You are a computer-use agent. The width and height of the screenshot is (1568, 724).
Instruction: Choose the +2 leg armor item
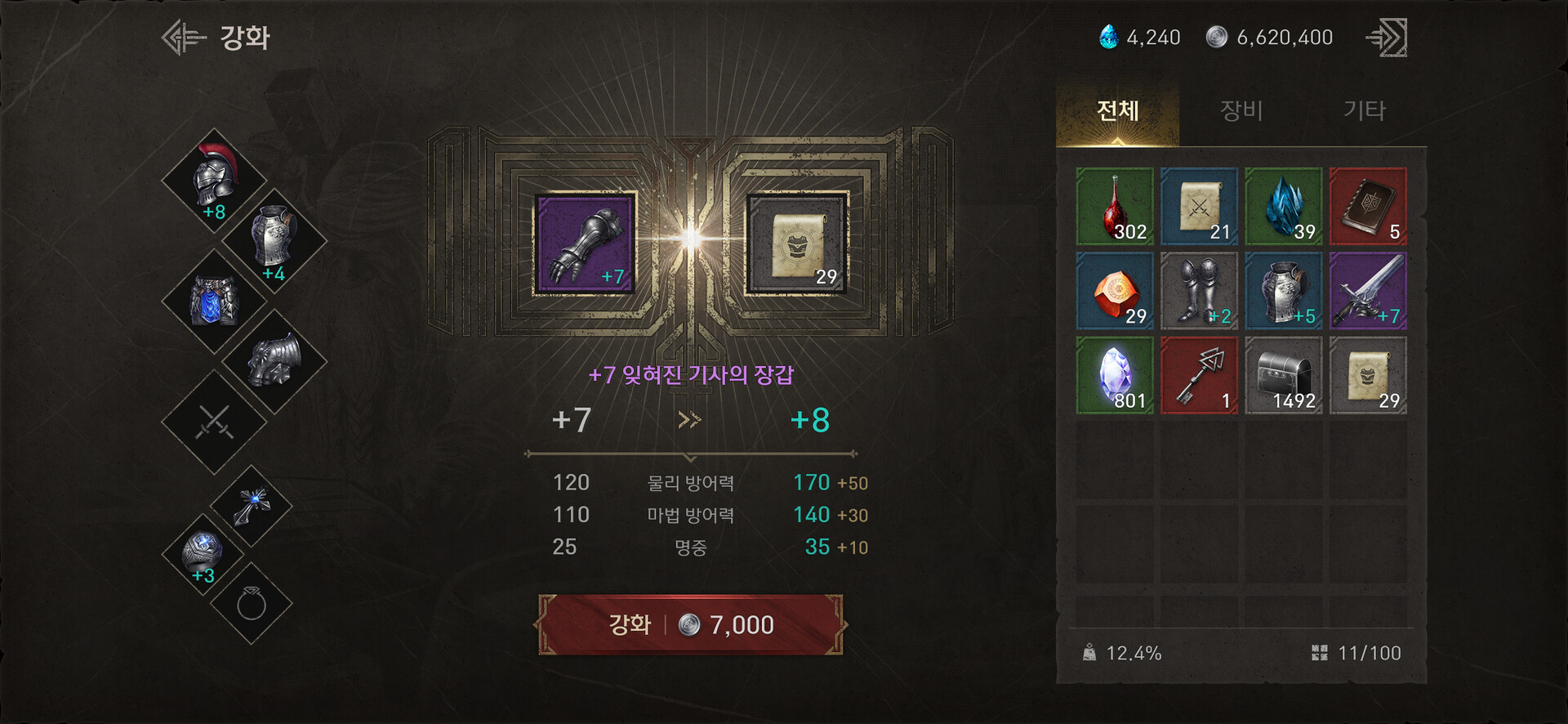pyautogui.click(x=1199, y=291)
